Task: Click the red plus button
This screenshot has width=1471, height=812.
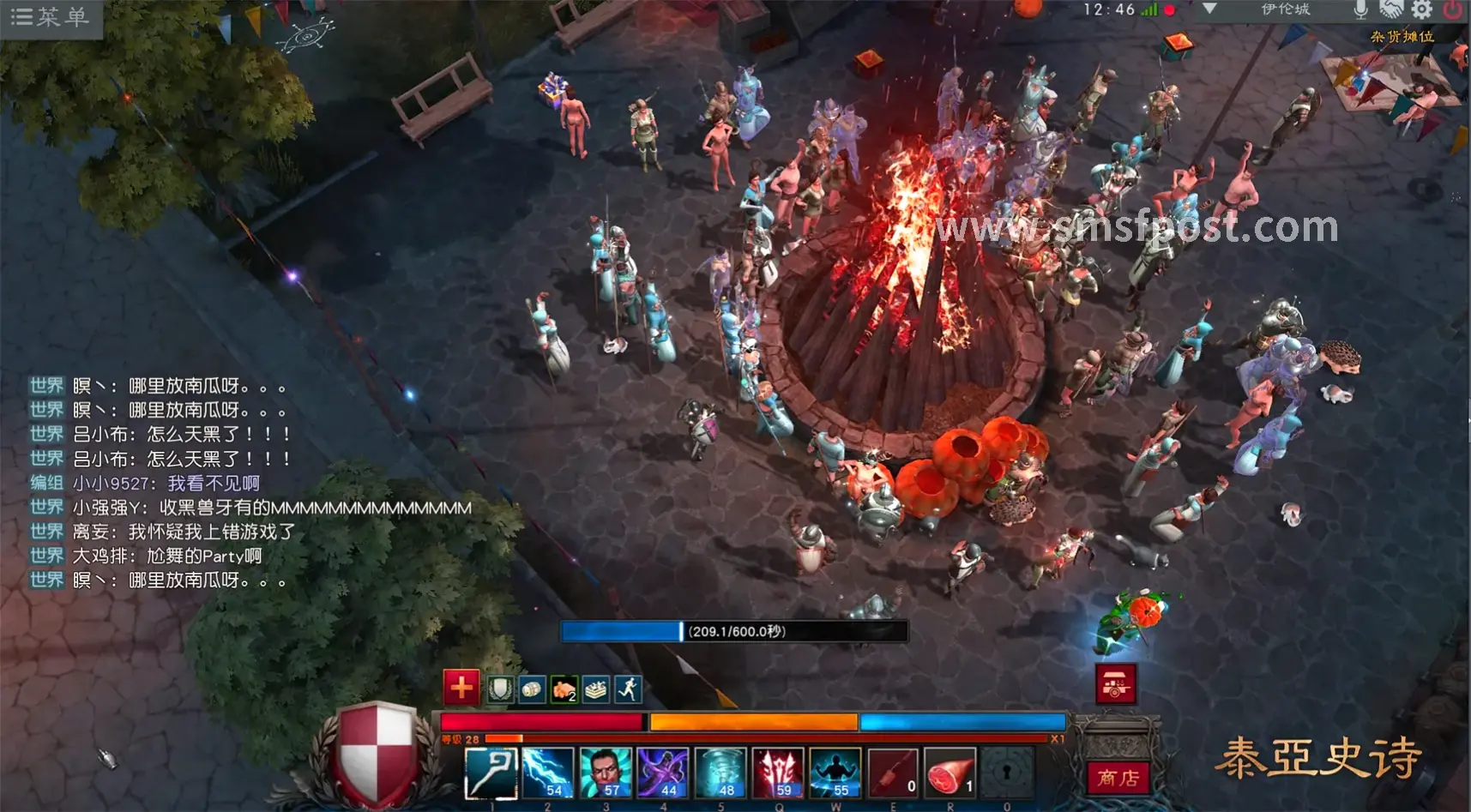Action: tap(461, 687)
